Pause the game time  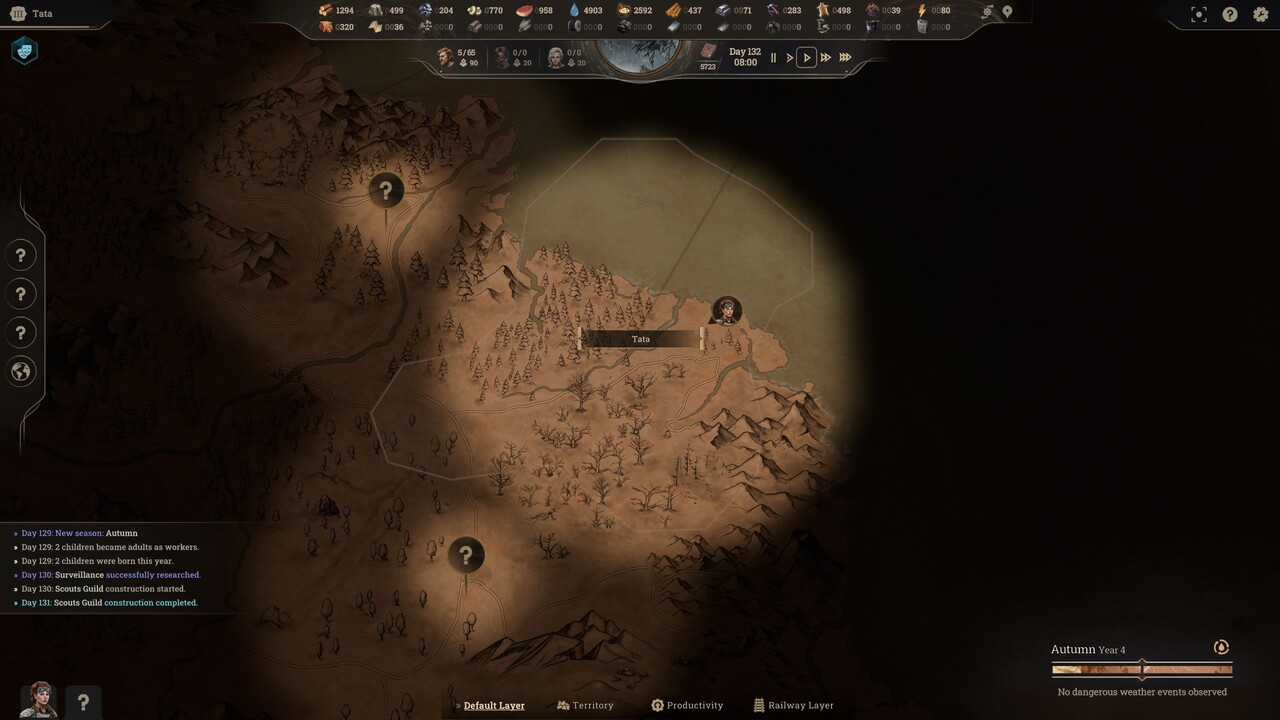coord(773,58)
